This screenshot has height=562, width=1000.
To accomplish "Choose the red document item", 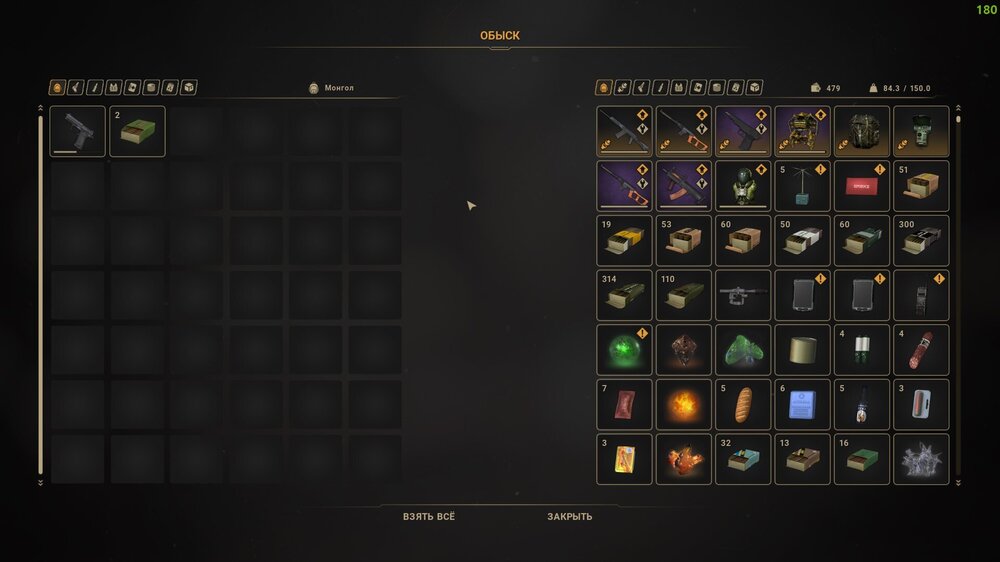I will [x=861, y=186].
